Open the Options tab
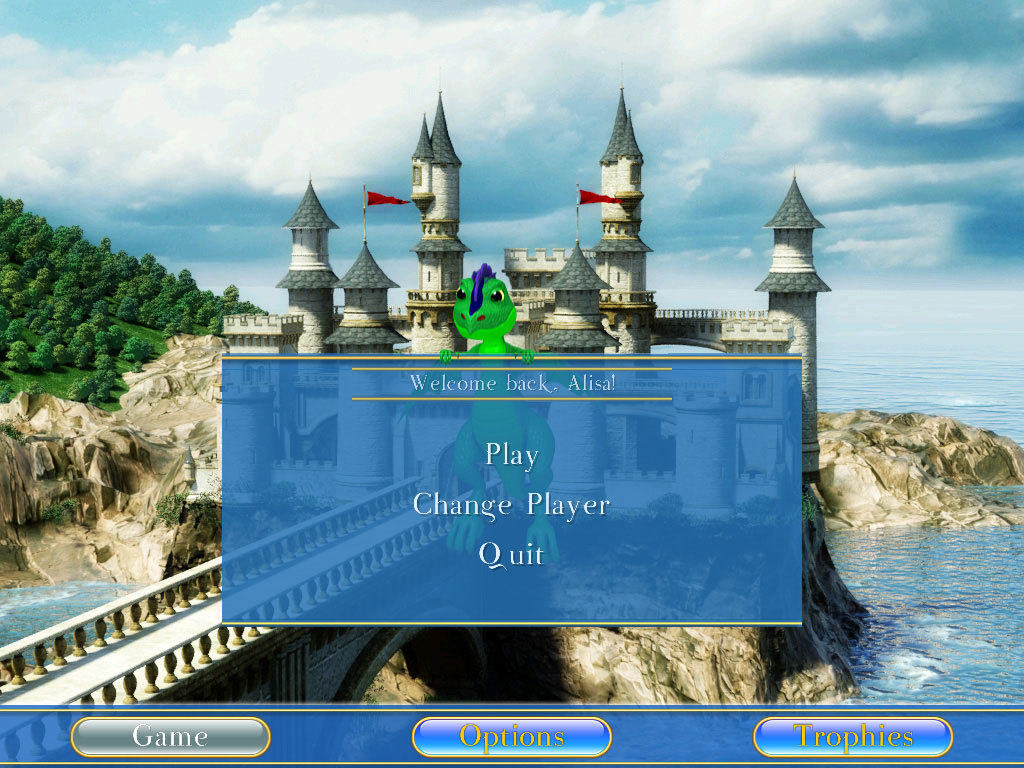The height and width of the screenshot is (768, 1024). pyautogui.click(x=511, y=737)
